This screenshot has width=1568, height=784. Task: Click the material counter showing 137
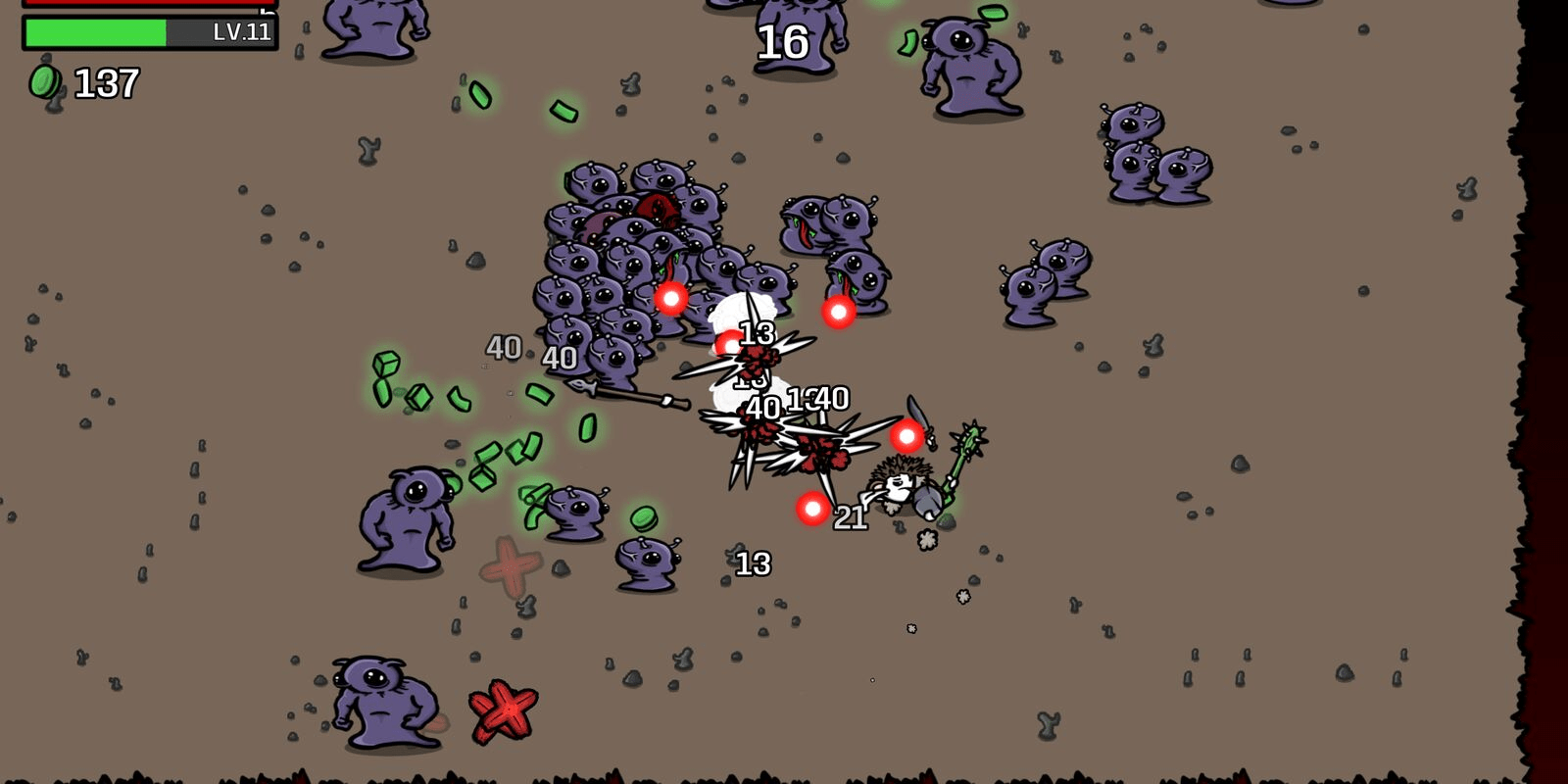(x=110, y=83)
